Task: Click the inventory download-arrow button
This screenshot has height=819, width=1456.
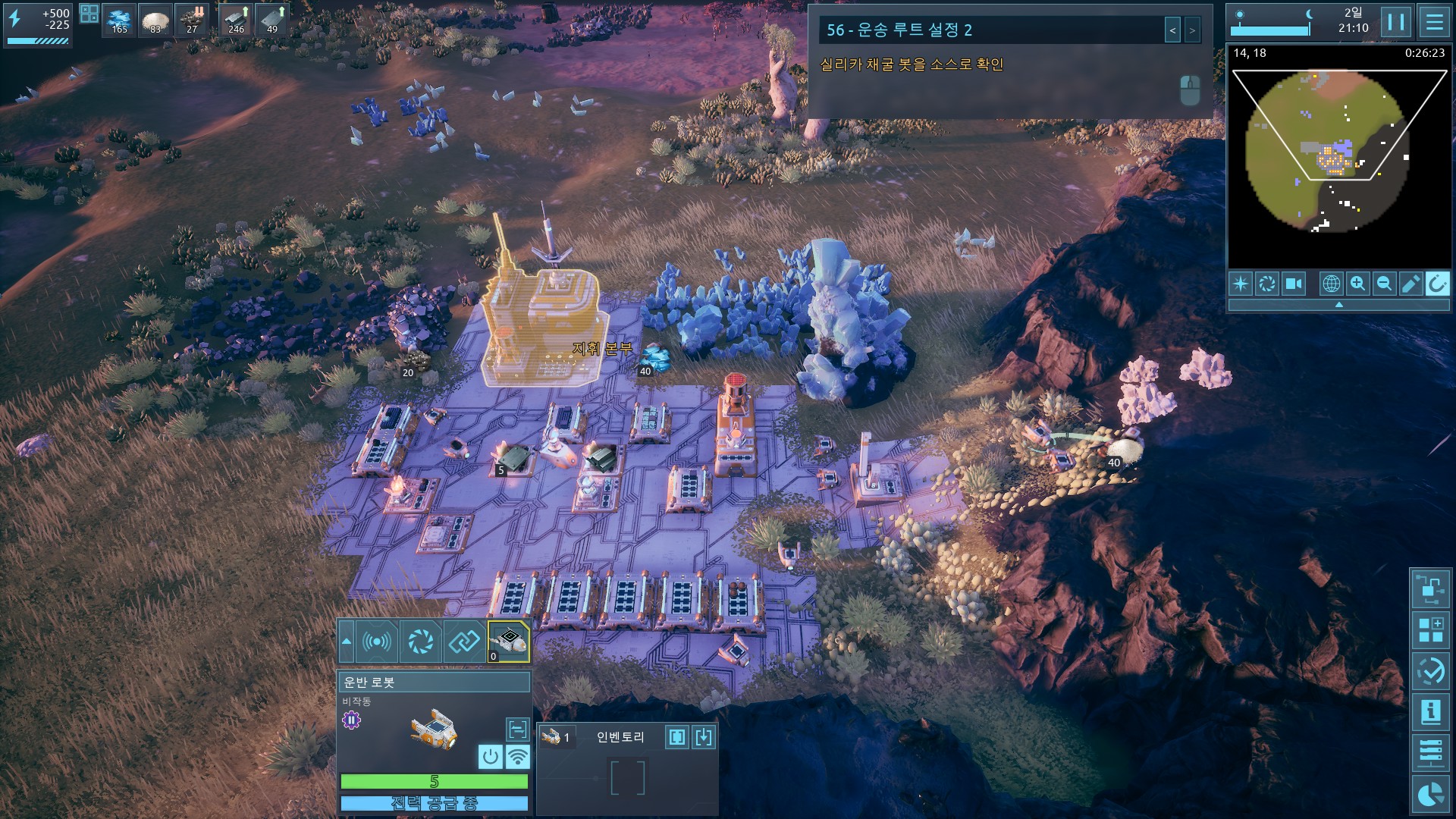Action: 704,737
